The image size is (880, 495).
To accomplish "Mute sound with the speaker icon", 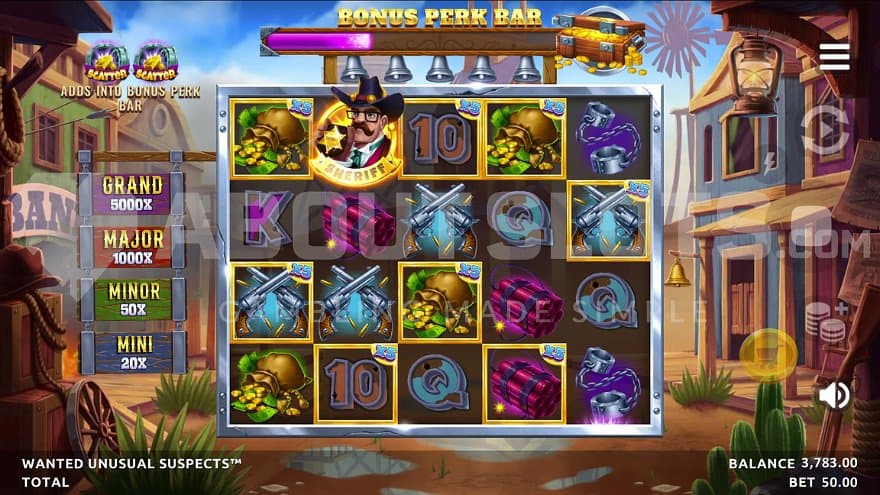I will click(833, 395).
